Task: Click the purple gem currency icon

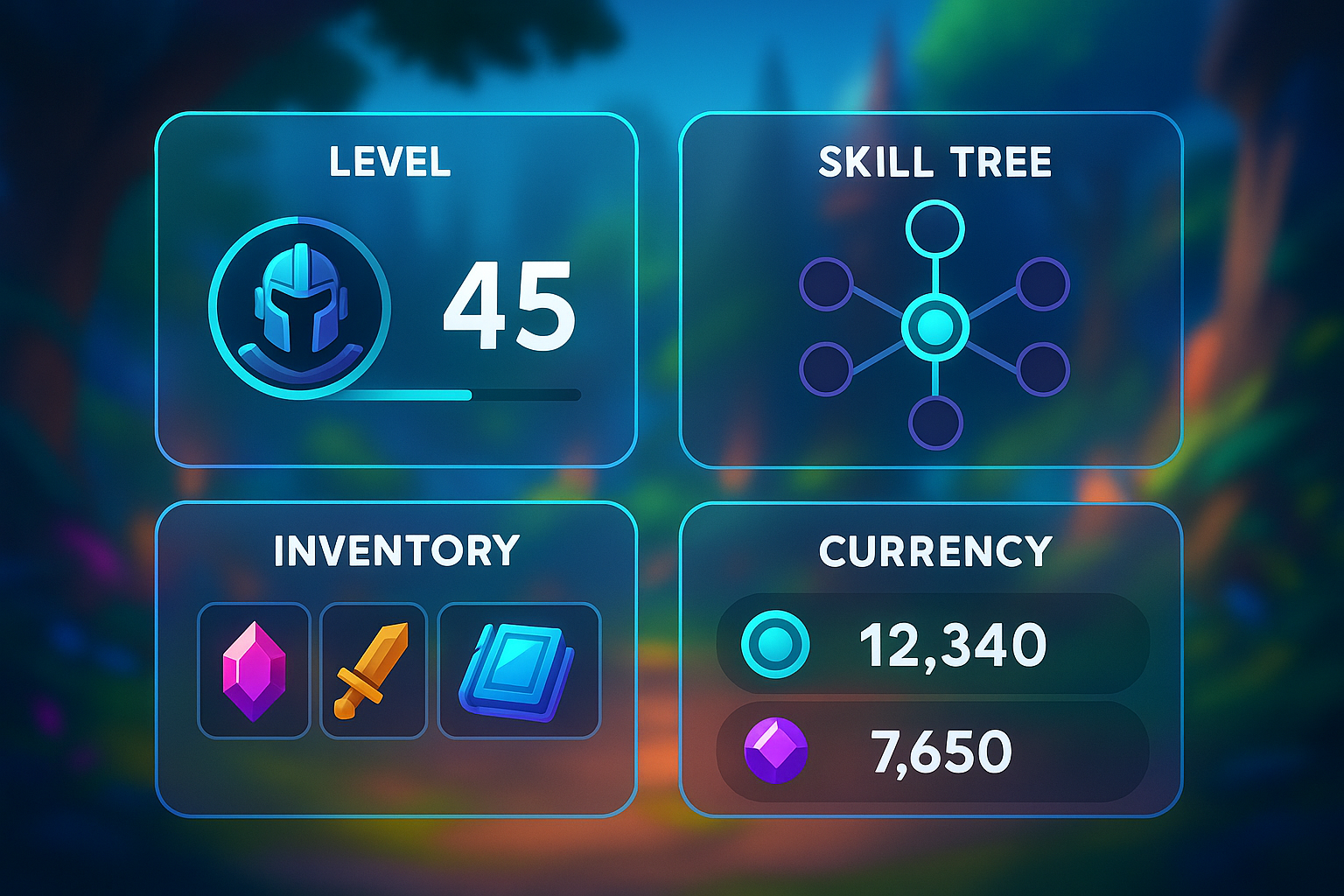Action: [x=777, y=749]
